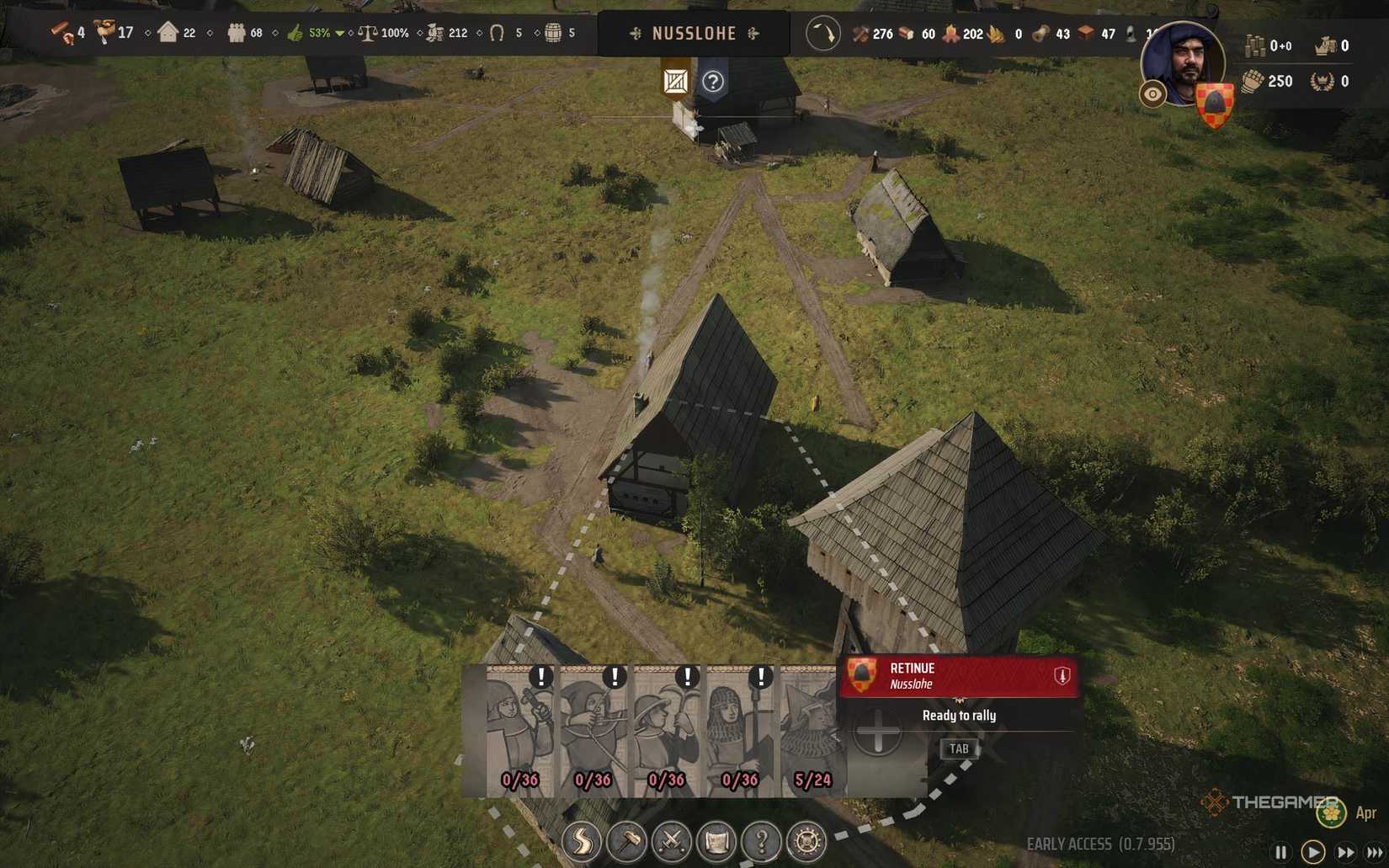Click the helmet crest on the Retinue banner
The image size is (1389, 868).
click(864, 676)
